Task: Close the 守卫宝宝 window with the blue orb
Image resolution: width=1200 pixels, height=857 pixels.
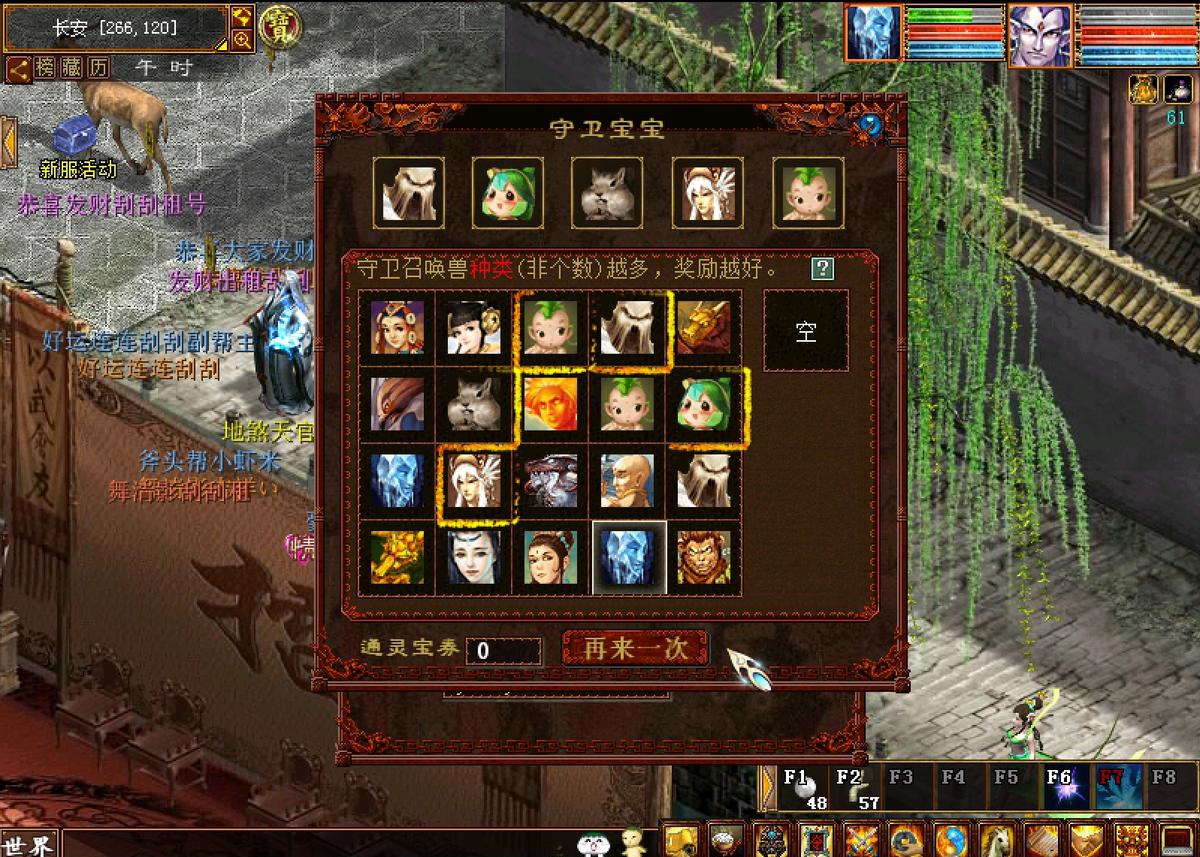Action: point(870,125)
